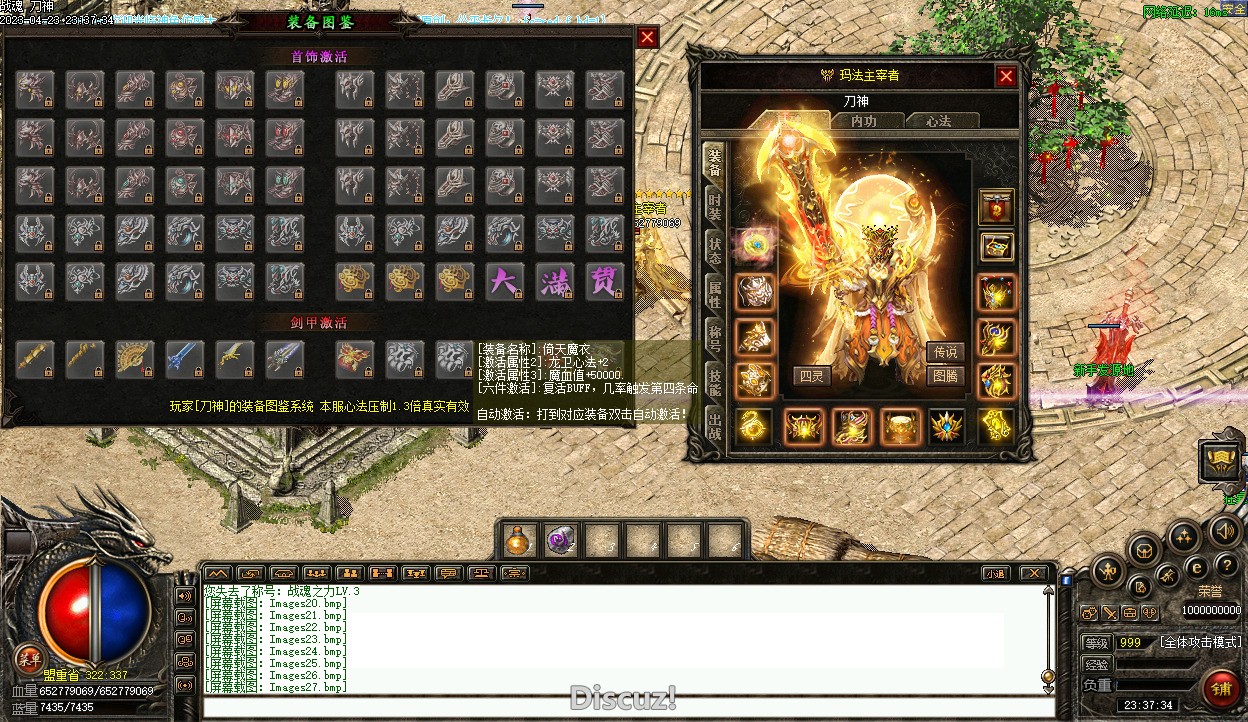Open the red 铺 shop button
This screenshot has width=1248, height=722.
[x=1221, y=690]
